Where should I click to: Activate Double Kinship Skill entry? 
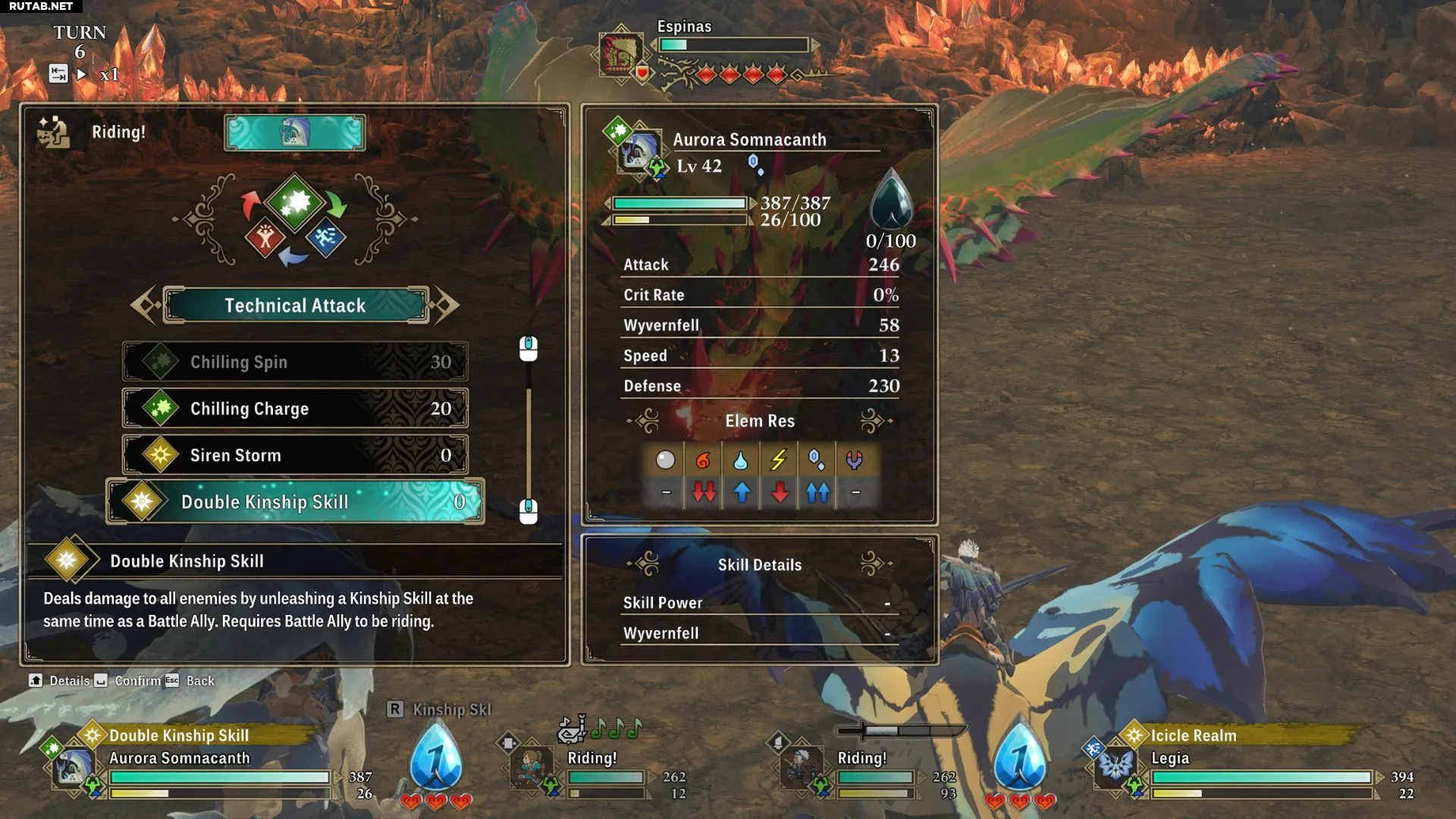294,502
